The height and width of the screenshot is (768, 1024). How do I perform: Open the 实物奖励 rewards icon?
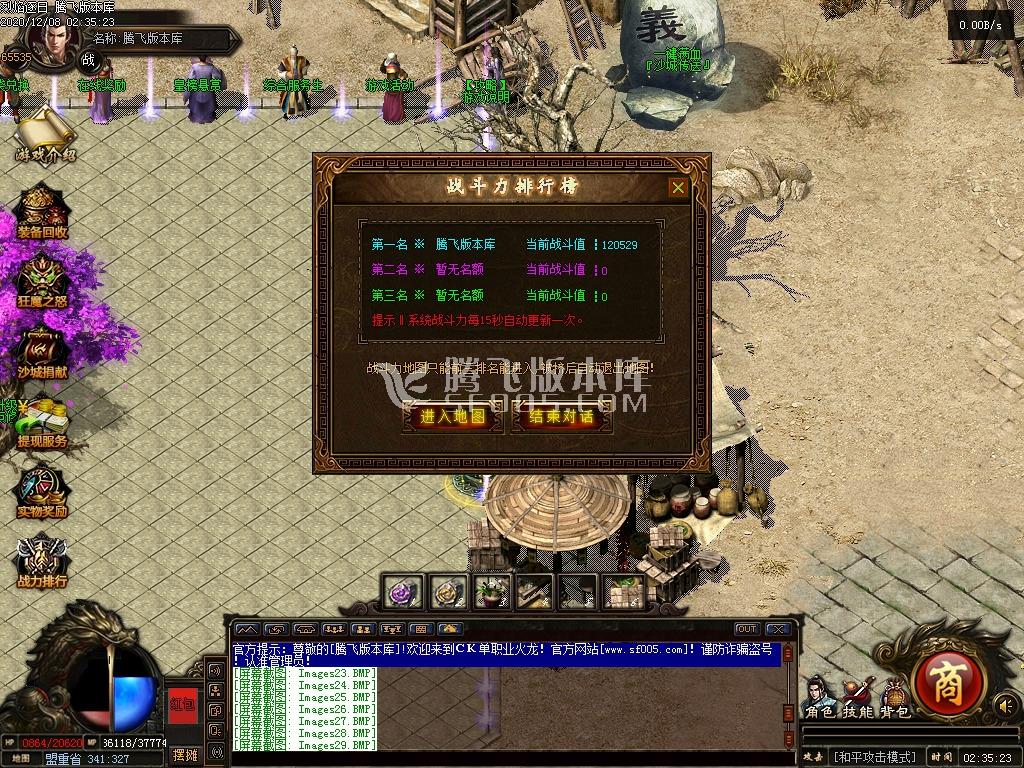click(42, 491)
